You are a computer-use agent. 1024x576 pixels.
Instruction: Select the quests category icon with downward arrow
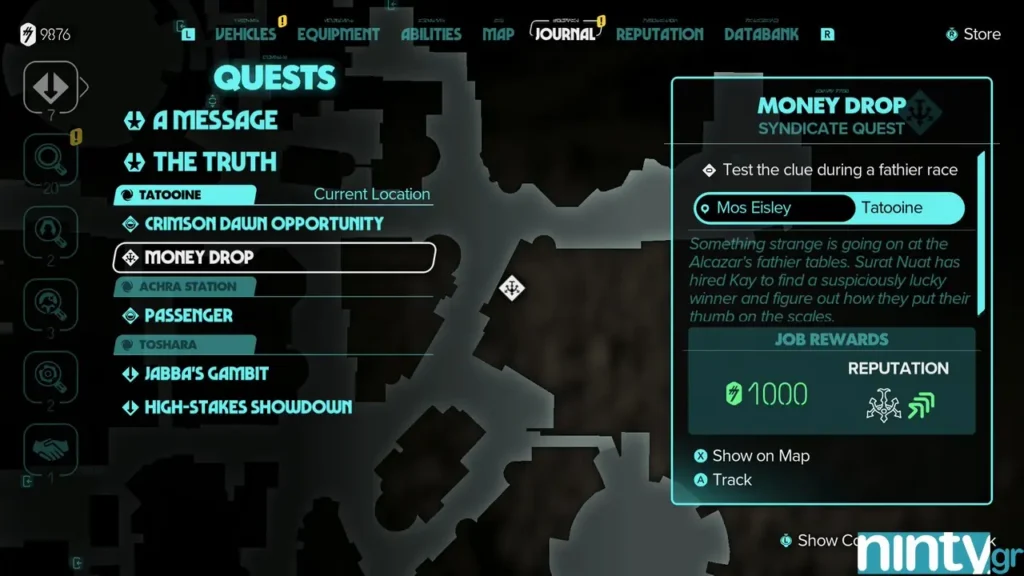(x=49, y=87)
